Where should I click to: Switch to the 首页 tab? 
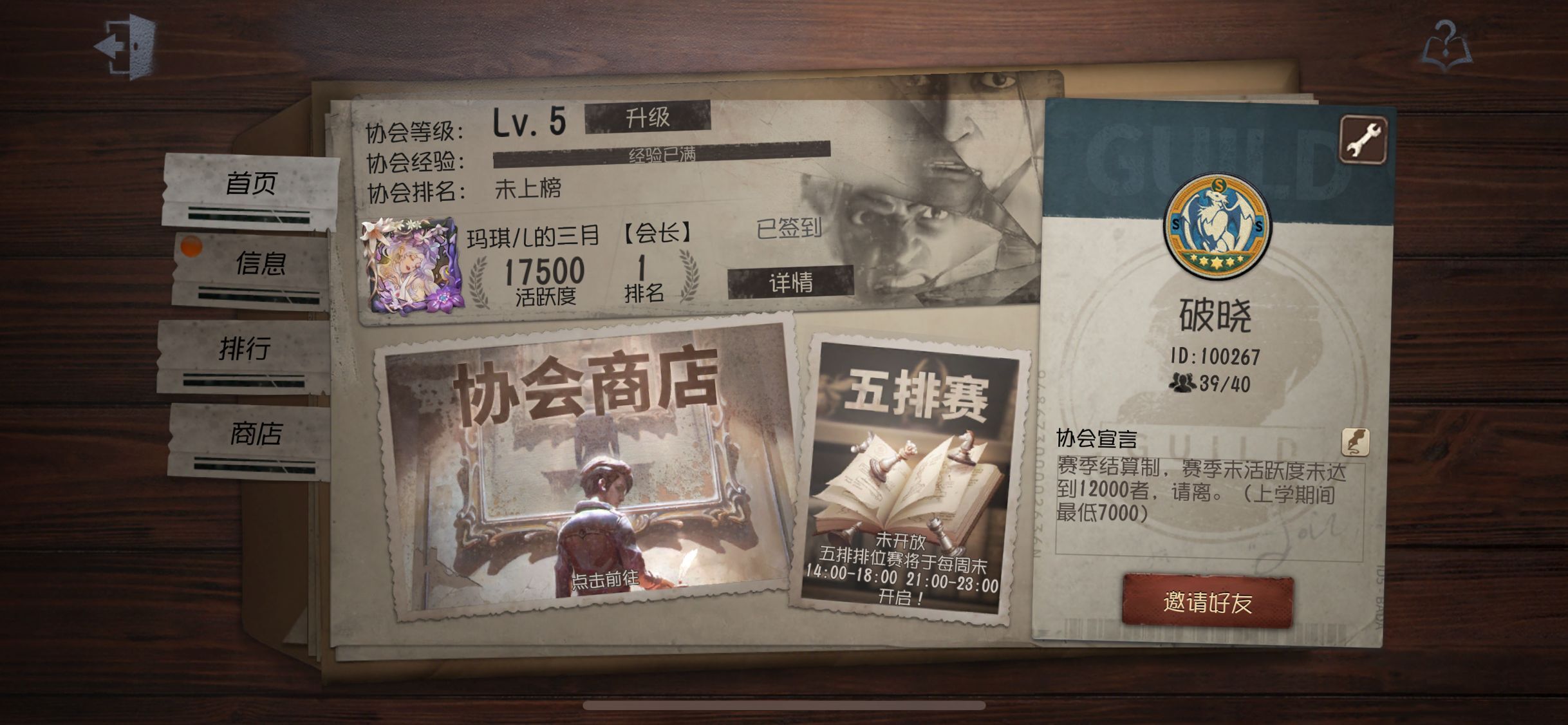tap(250, 184)
